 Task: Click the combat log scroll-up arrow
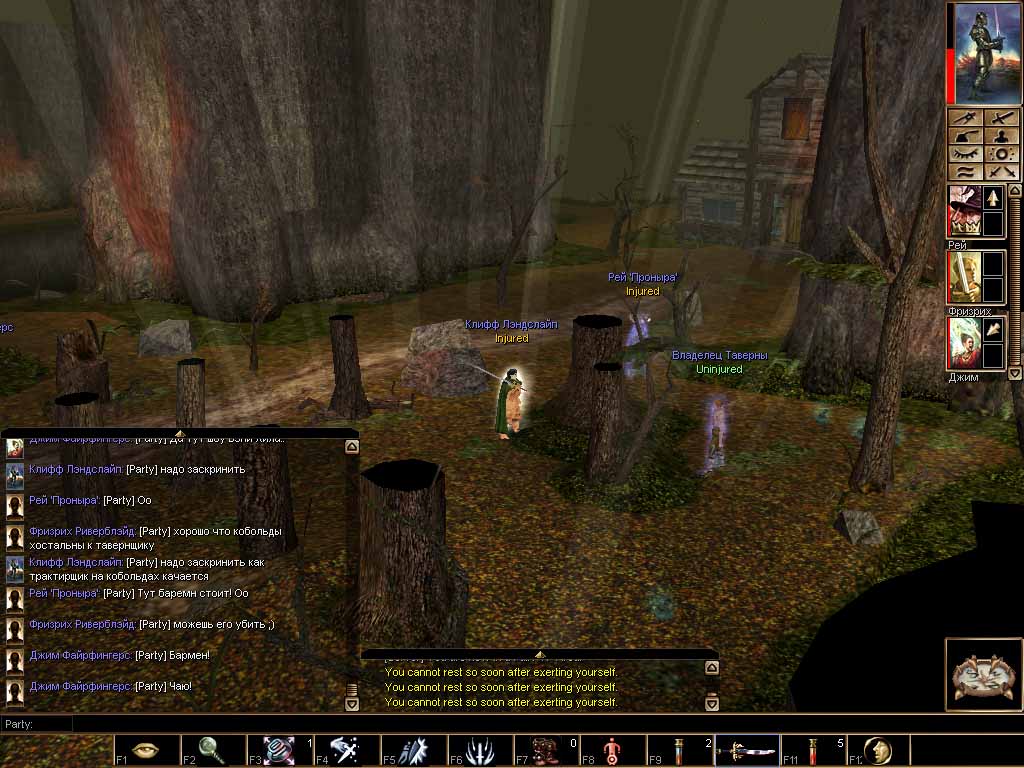712,668
